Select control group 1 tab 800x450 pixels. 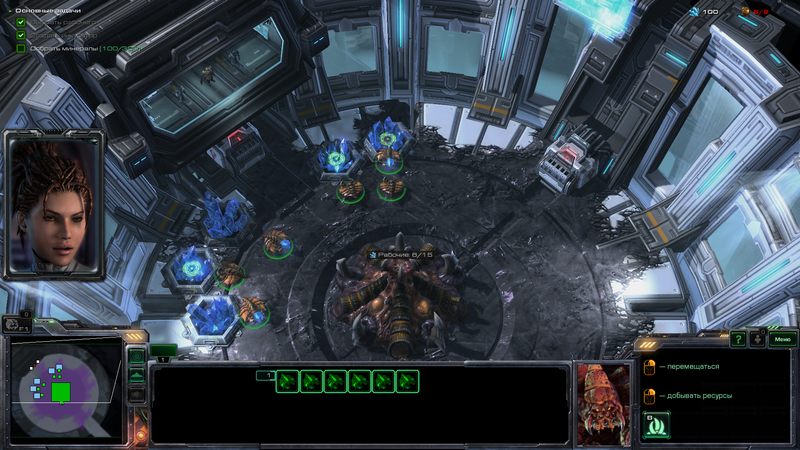point(264,376)
